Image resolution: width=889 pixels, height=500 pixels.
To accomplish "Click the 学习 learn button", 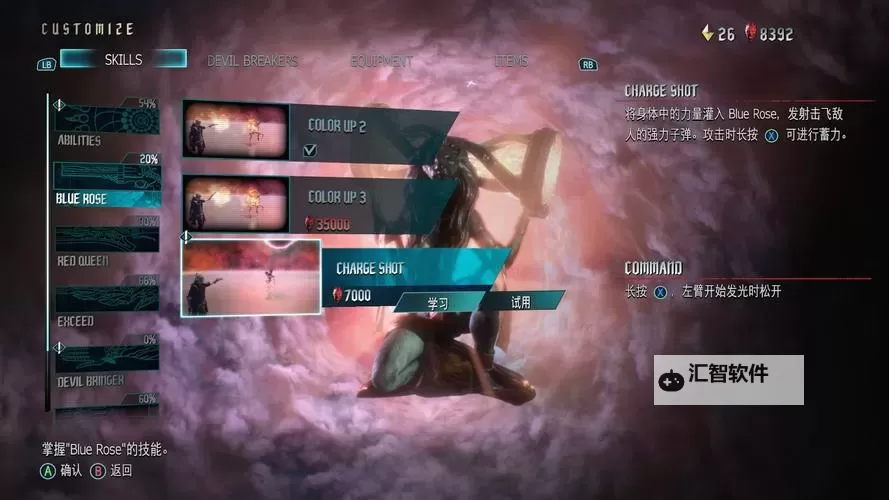I will pyautogui.click(x=438, y=302).
